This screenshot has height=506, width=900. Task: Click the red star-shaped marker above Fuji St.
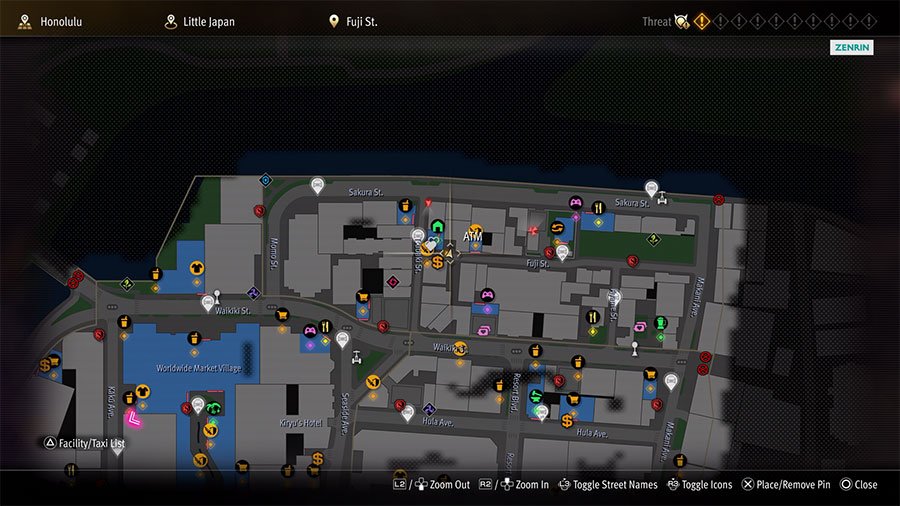[534, 230]
